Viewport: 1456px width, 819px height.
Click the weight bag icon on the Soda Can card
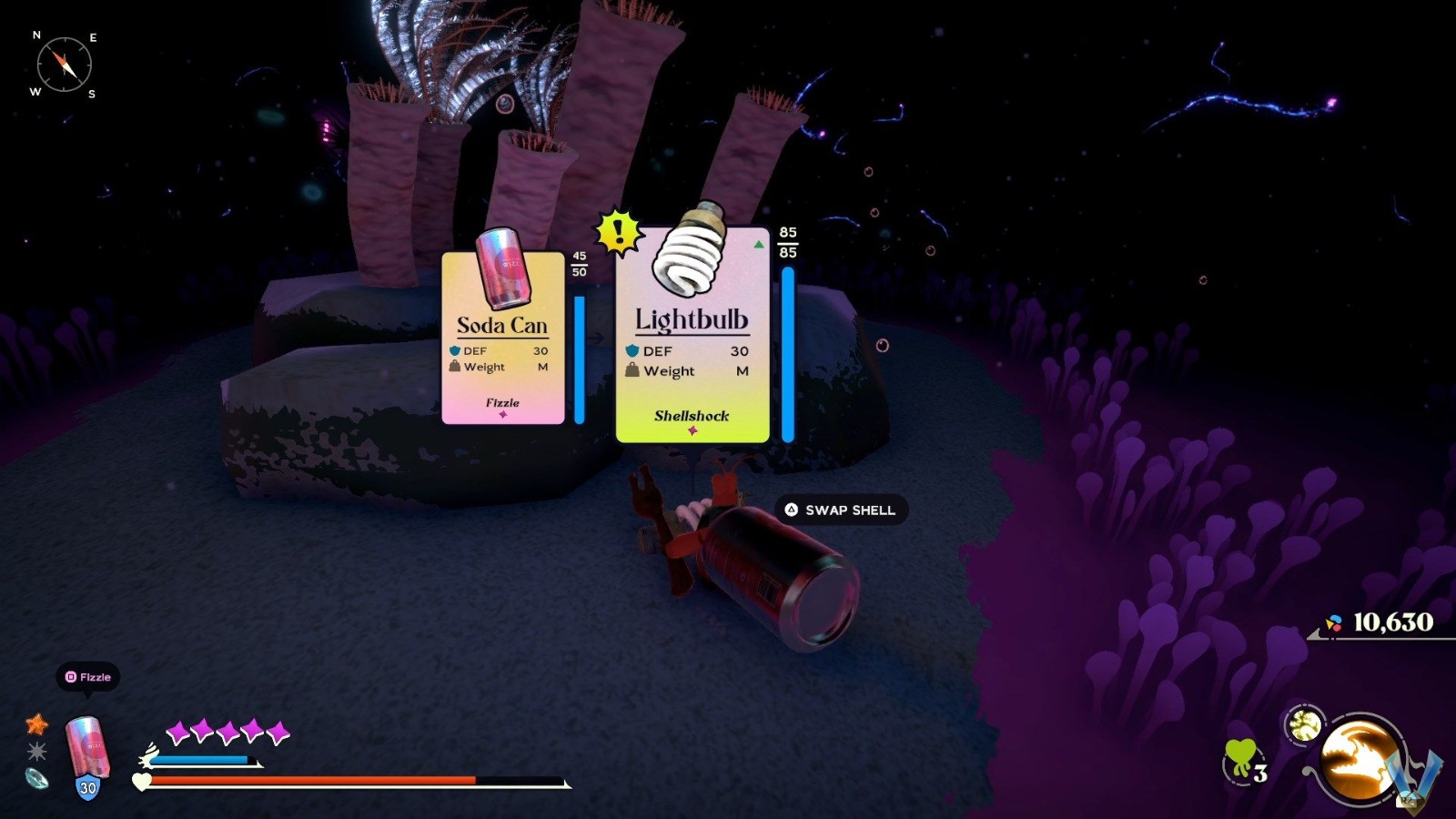tap(454, 367)
